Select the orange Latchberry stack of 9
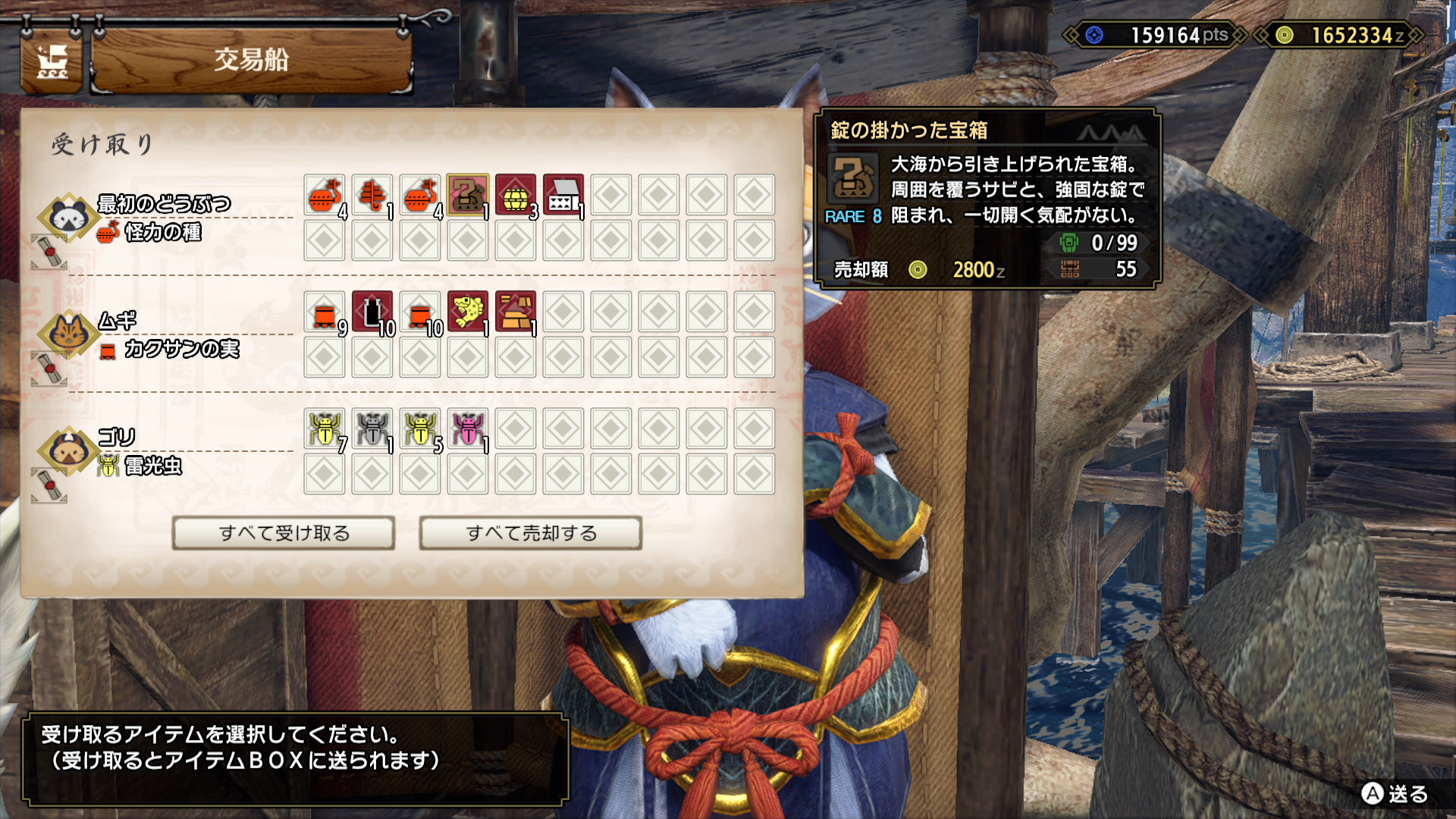The height and width of the screenshot is (819, 1456). [x=325, y=312]
